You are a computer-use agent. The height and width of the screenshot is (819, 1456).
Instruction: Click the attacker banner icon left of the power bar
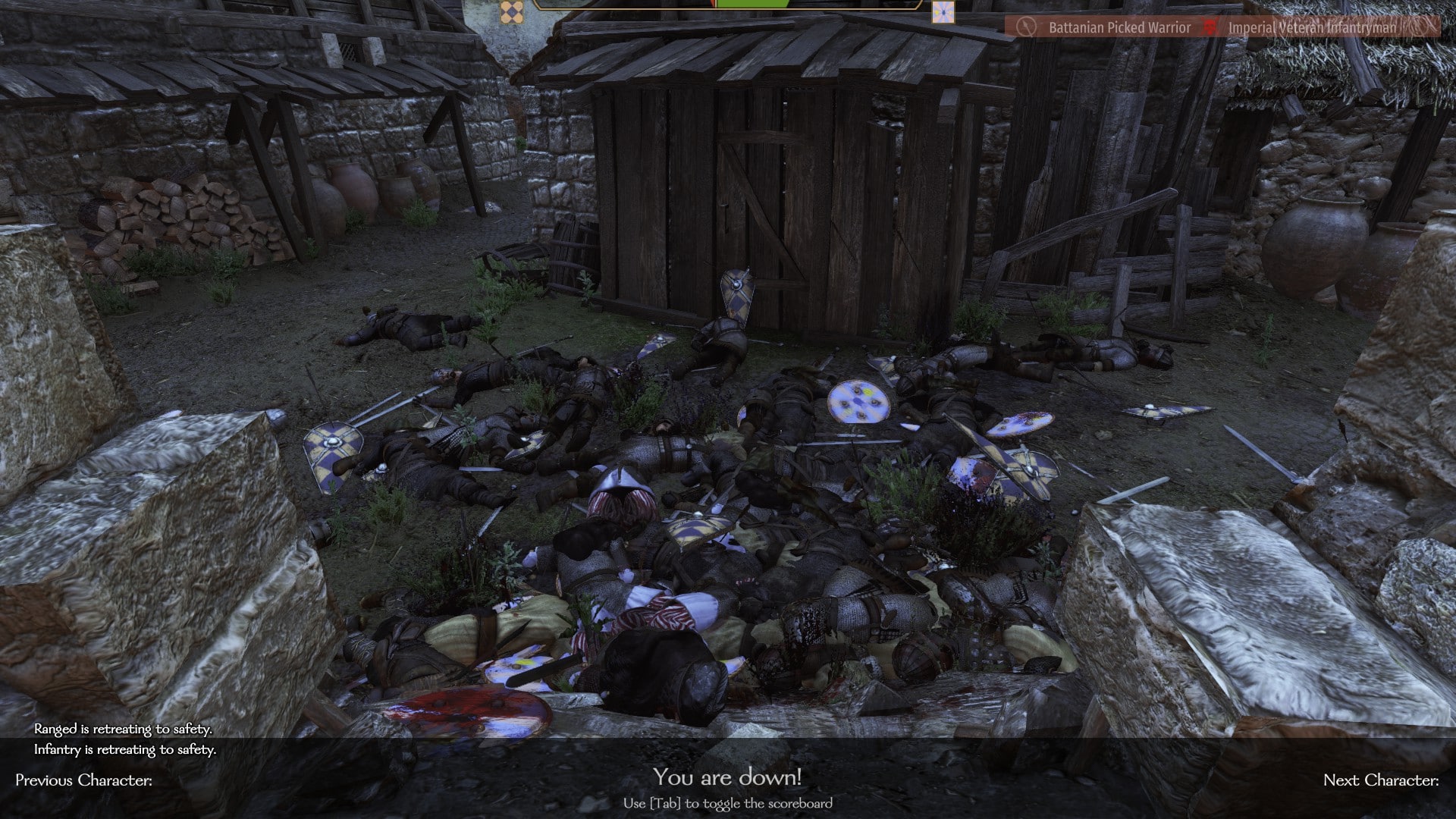click(512, 11)
